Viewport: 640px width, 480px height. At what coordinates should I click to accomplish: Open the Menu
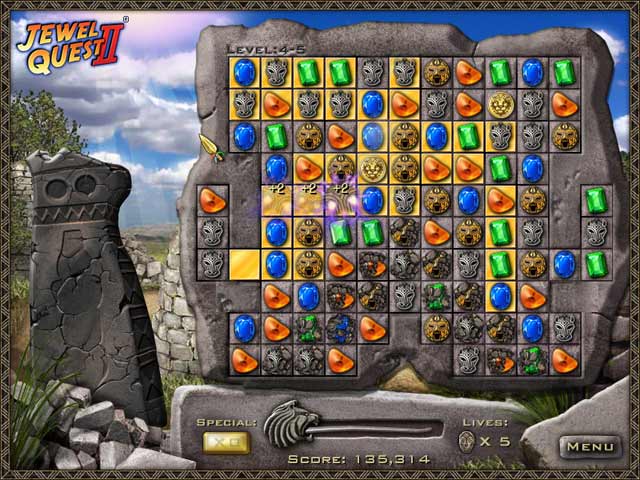[x=588, y=446]
